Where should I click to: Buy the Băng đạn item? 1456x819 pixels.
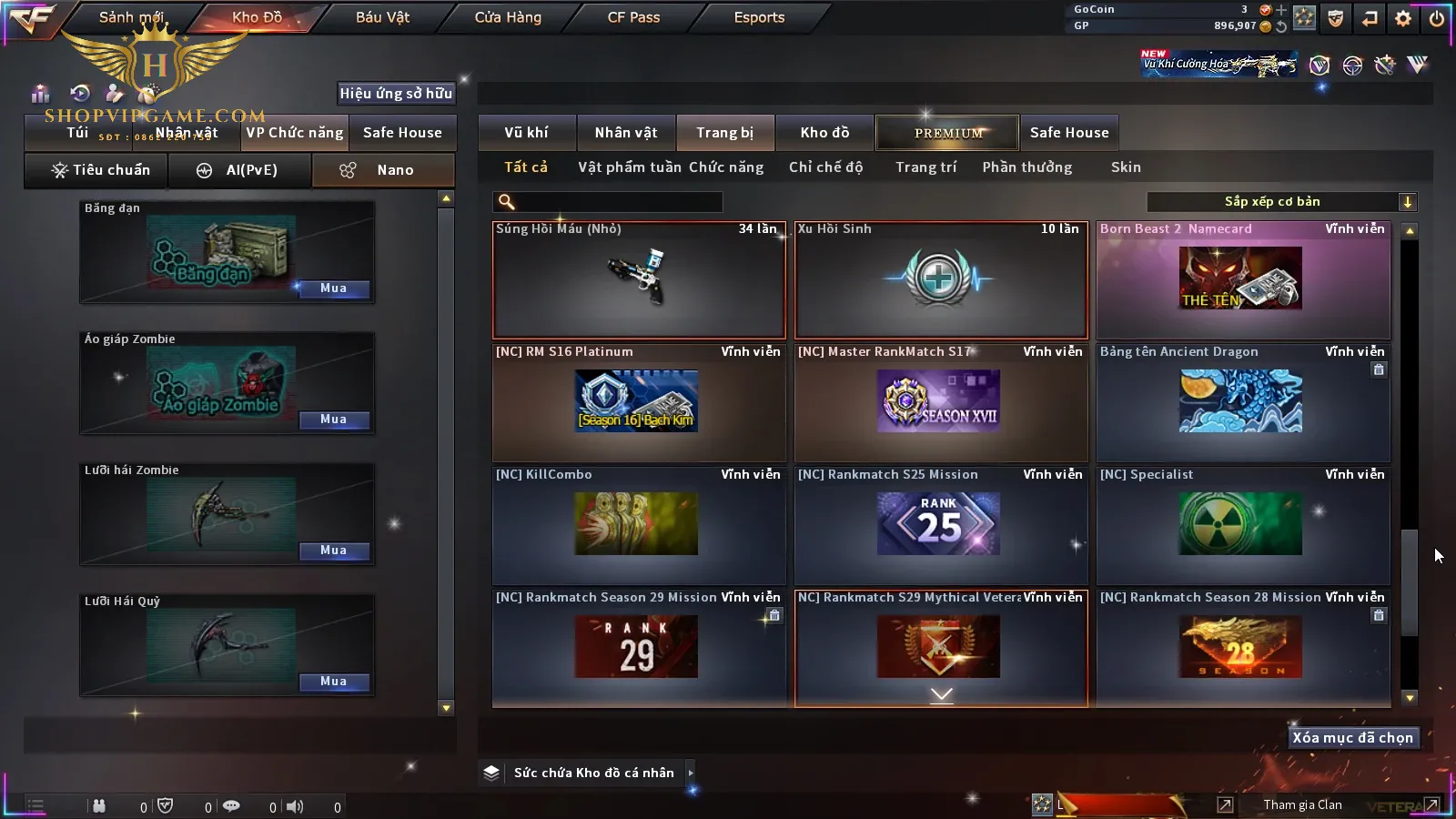tap(333, 288)
